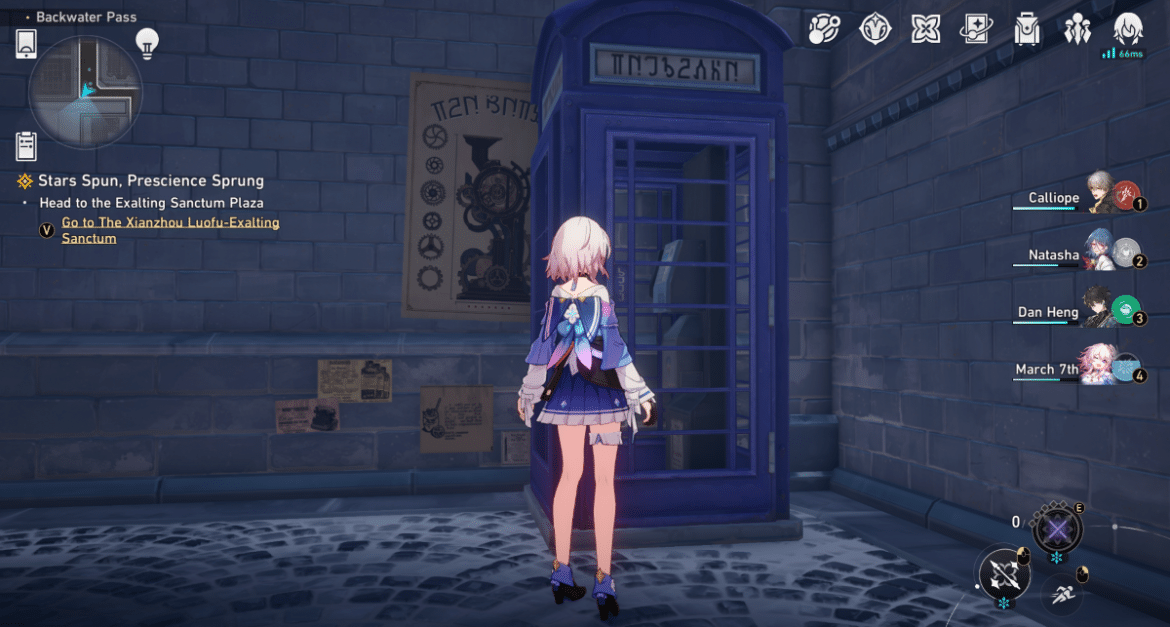Switch to party member Natasha

[1103, 252]
